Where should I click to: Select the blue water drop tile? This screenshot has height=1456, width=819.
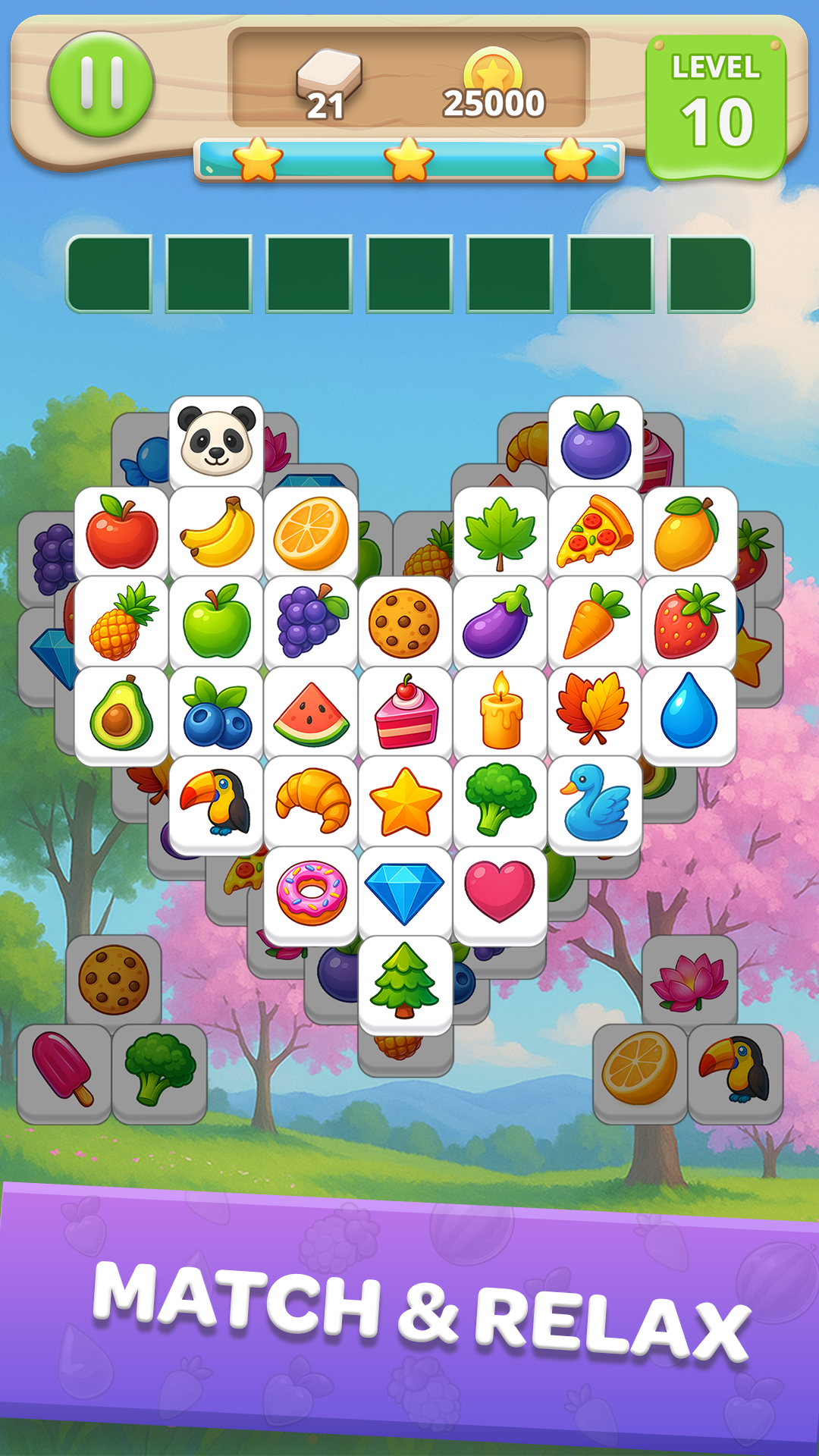(x=689, y=714)
